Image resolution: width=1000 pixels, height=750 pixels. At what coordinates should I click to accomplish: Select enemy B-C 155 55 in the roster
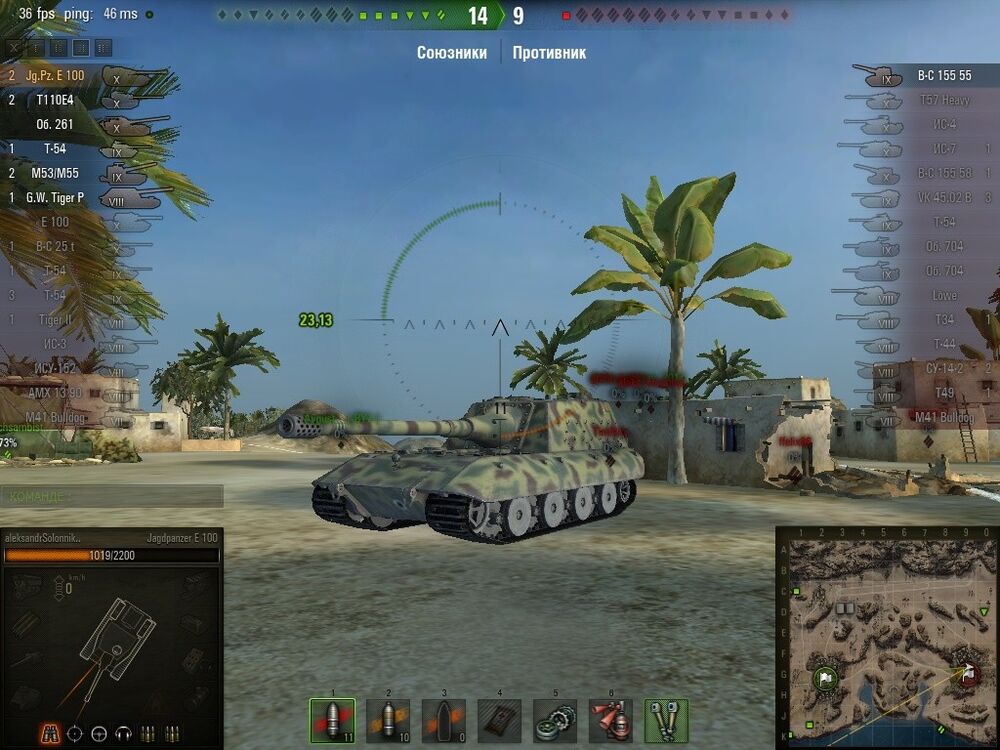(x=944, y=76)
